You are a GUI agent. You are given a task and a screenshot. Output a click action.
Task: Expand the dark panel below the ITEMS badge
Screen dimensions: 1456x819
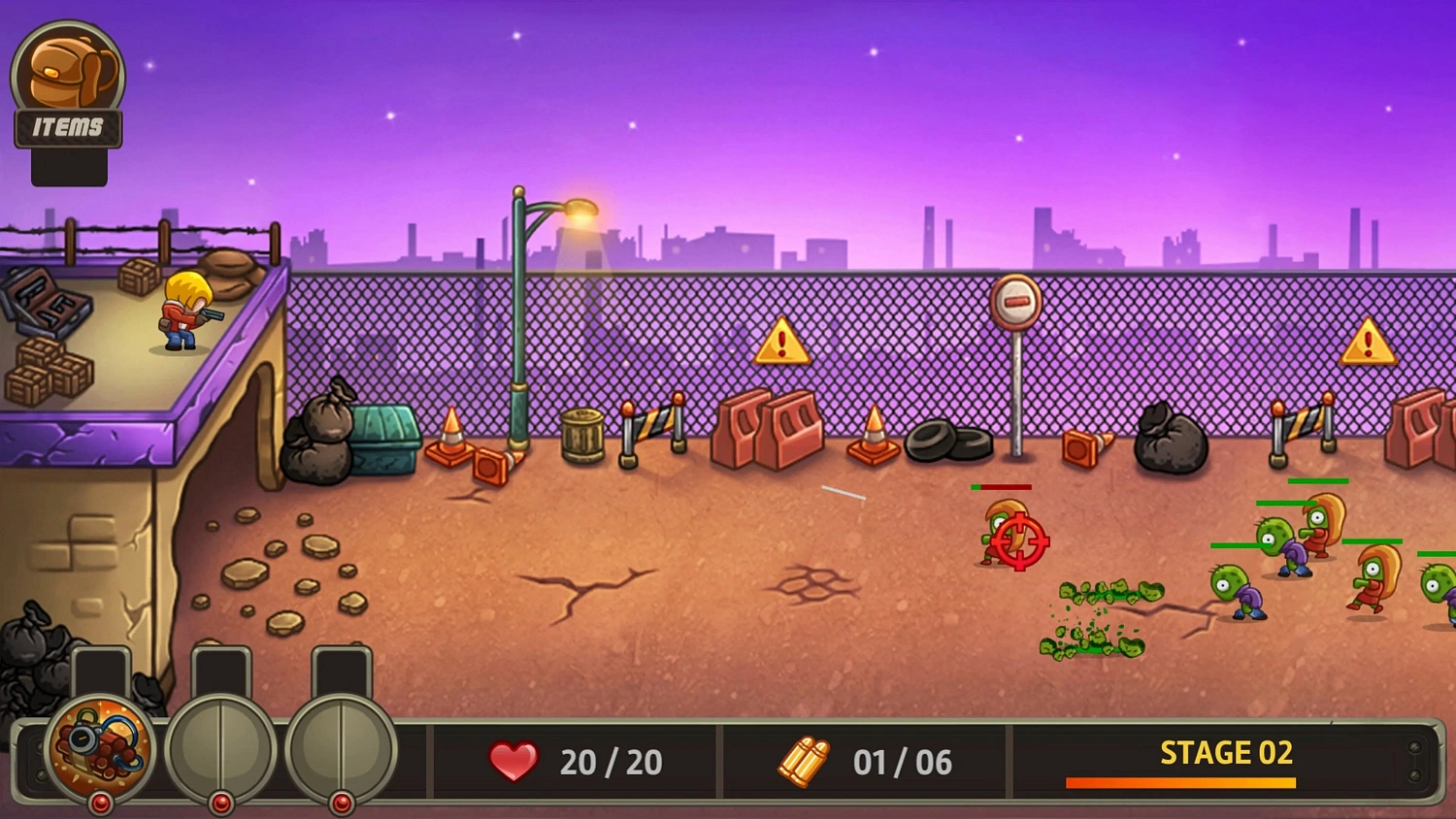68,167
